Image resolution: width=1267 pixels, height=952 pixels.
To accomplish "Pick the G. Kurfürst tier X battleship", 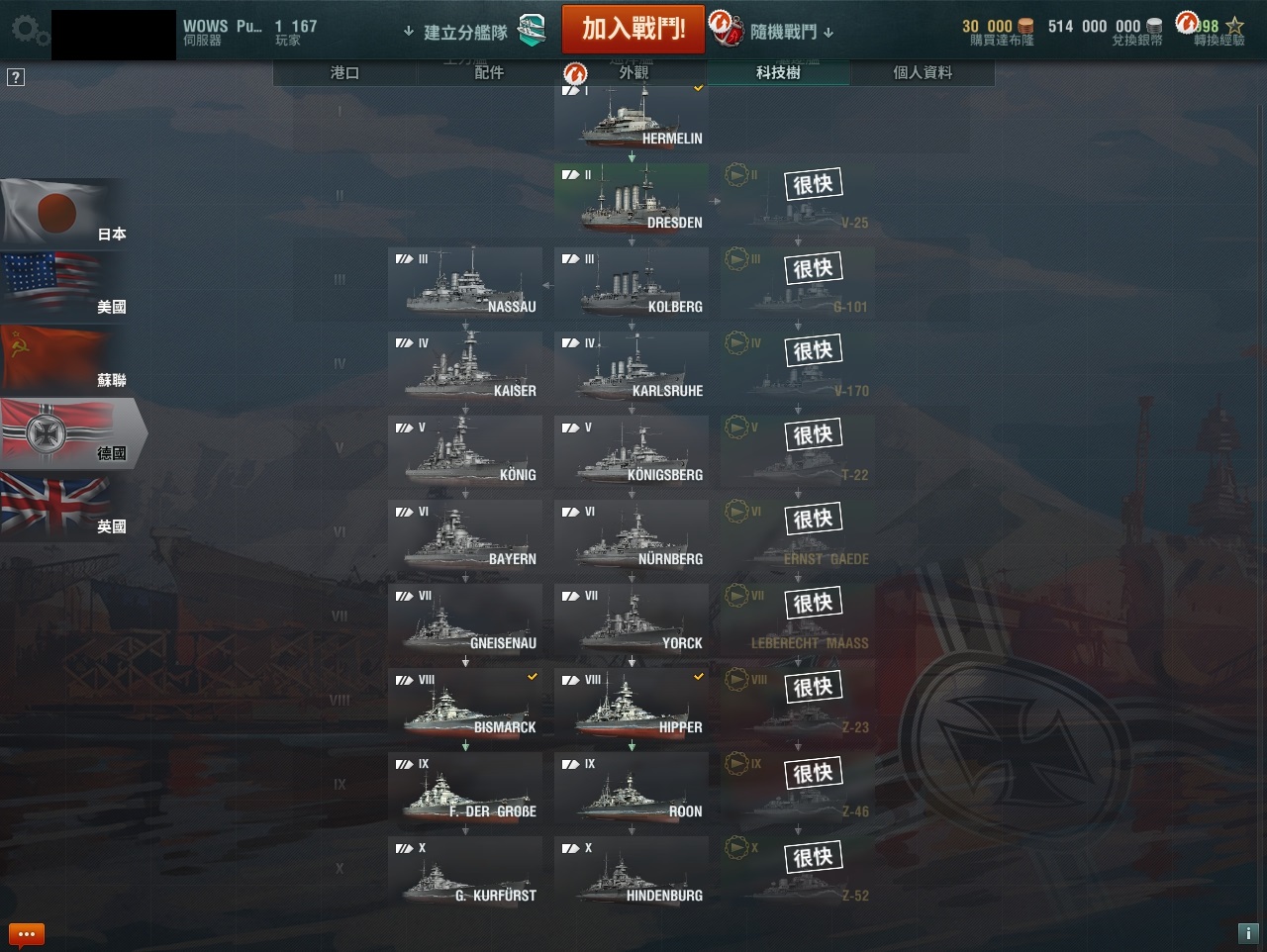I will [x=465, y=873].
